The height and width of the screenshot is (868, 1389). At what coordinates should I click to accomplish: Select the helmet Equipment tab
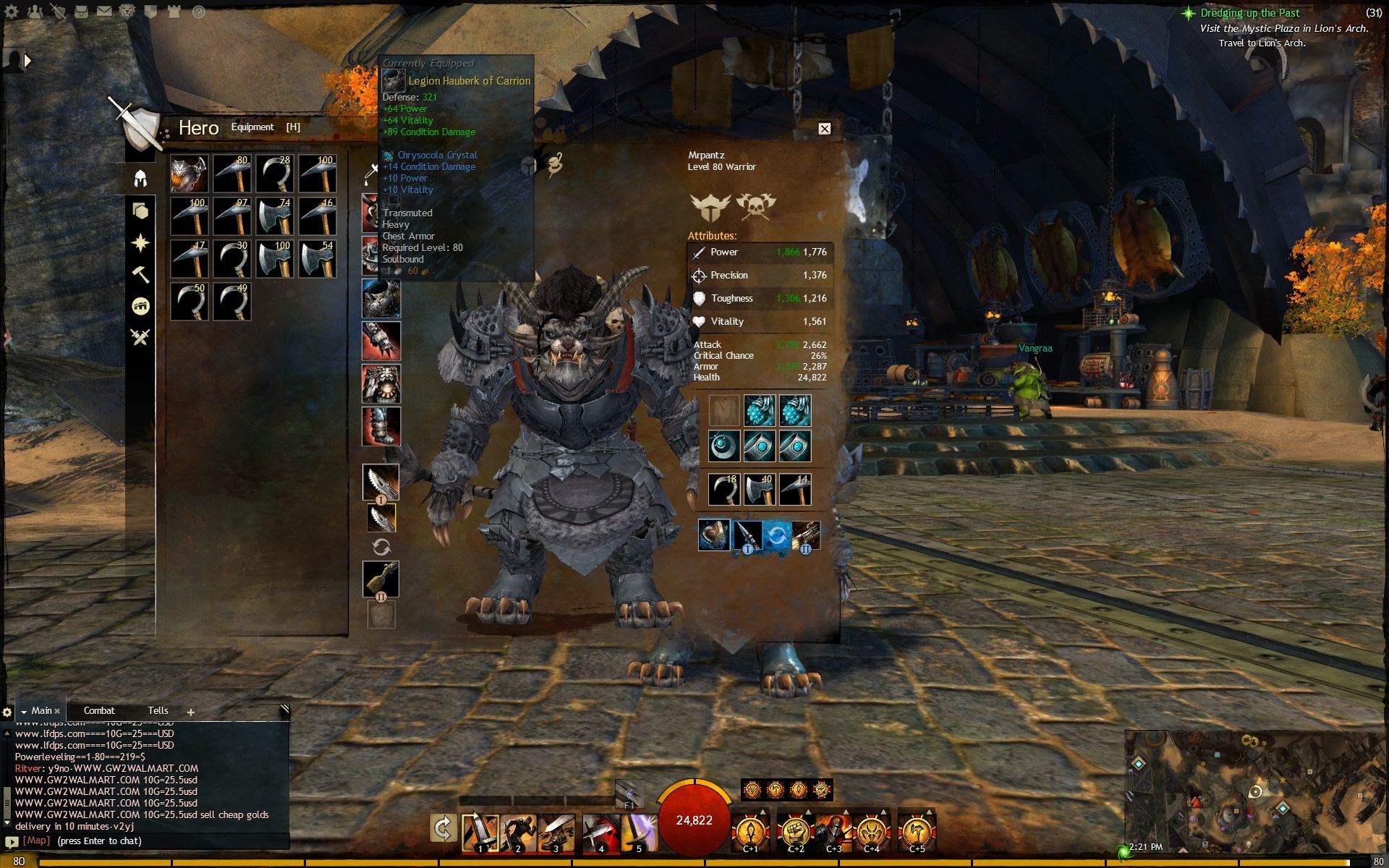point(140,178)
